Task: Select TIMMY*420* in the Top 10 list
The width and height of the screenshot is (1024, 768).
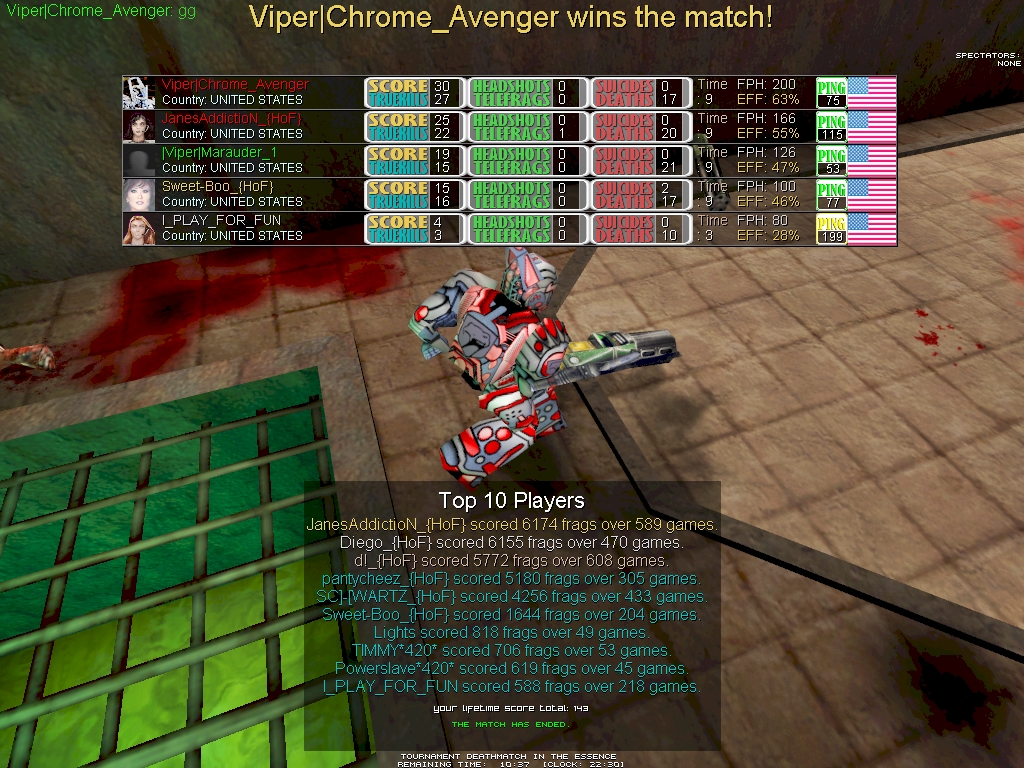Action: (x=511, y=650)
